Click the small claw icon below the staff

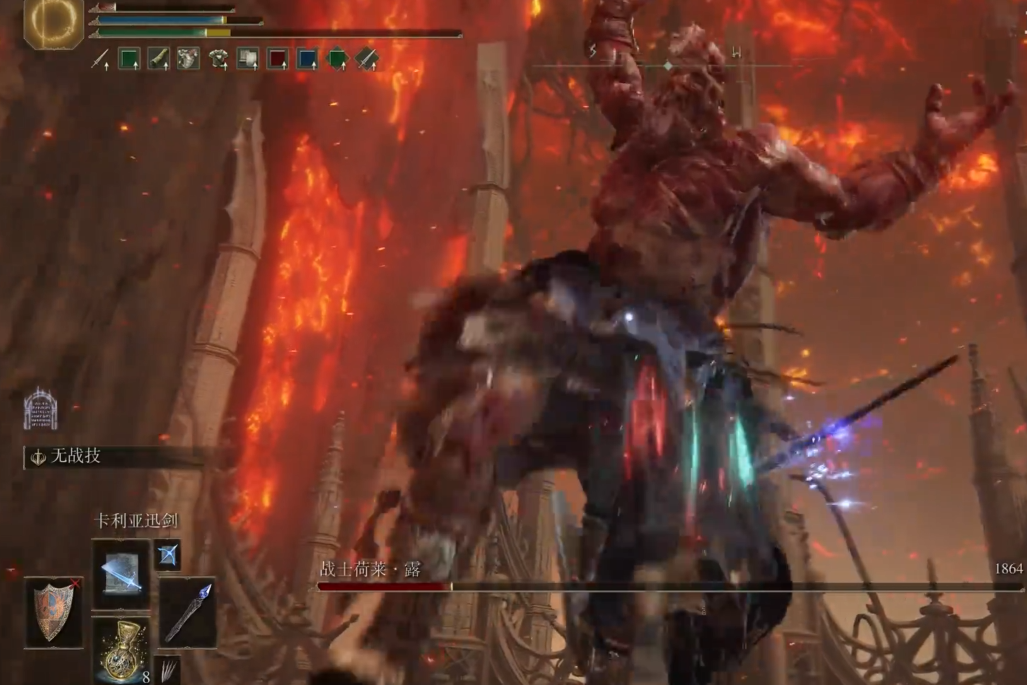(x=169, y=667)
